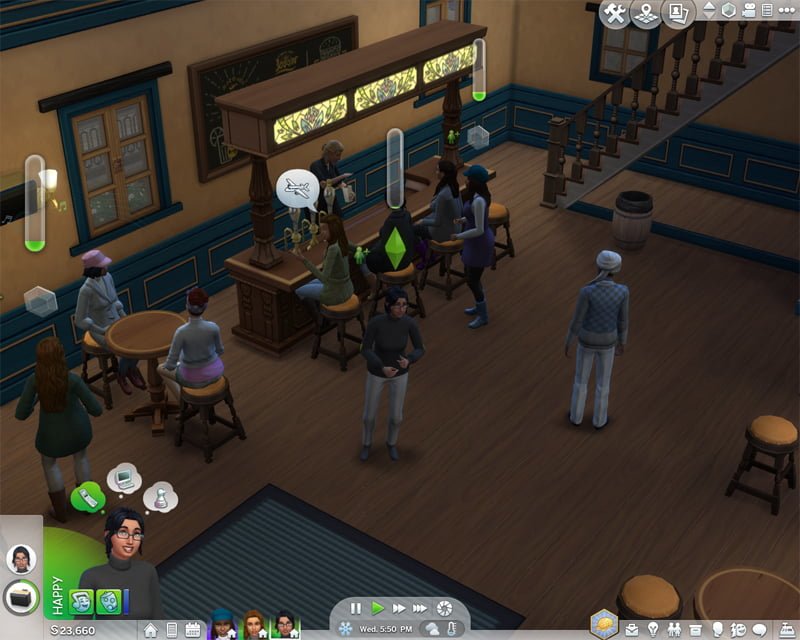Set game speed to ultra speed
800x640 pixels.
(422, 608)
